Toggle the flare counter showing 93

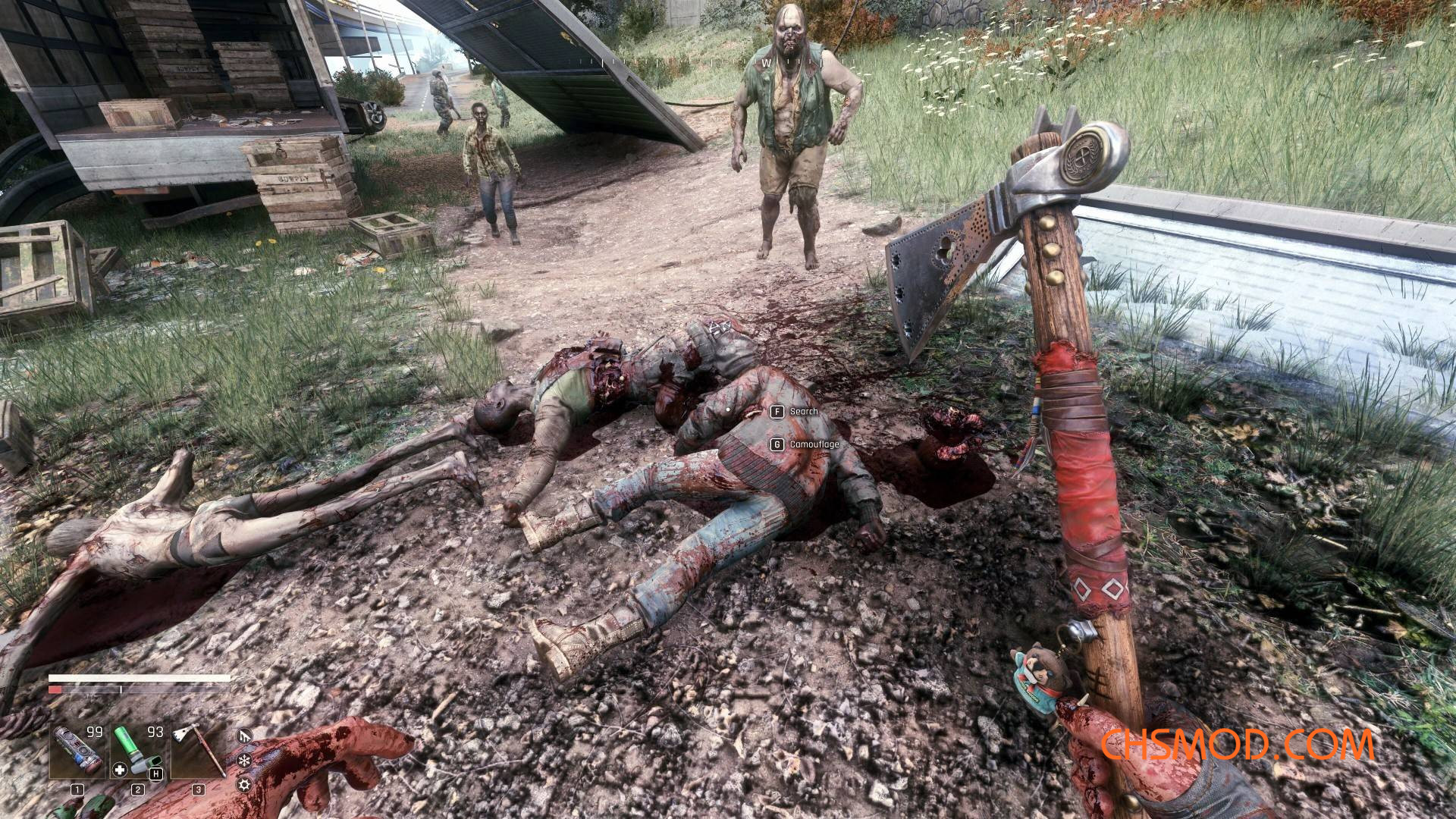point(155,732)
